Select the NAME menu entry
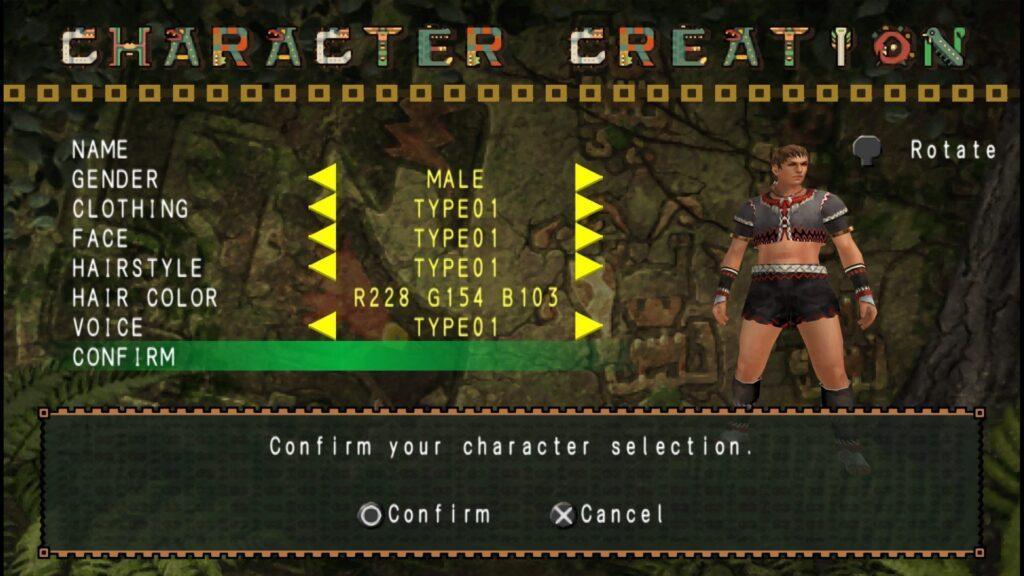1024x576 pixels. click(100, 150)
